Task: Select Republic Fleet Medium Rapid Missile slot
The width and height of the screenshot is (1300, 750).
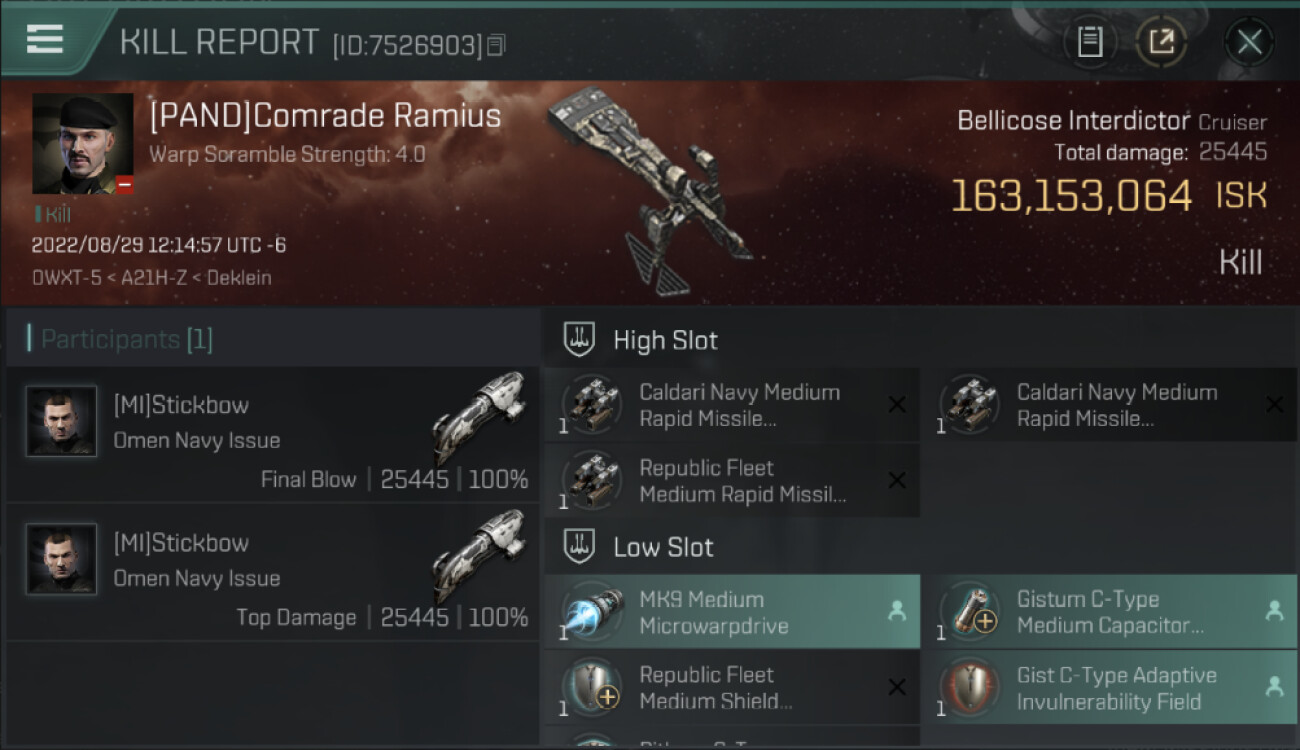Action: coord(732,481)
